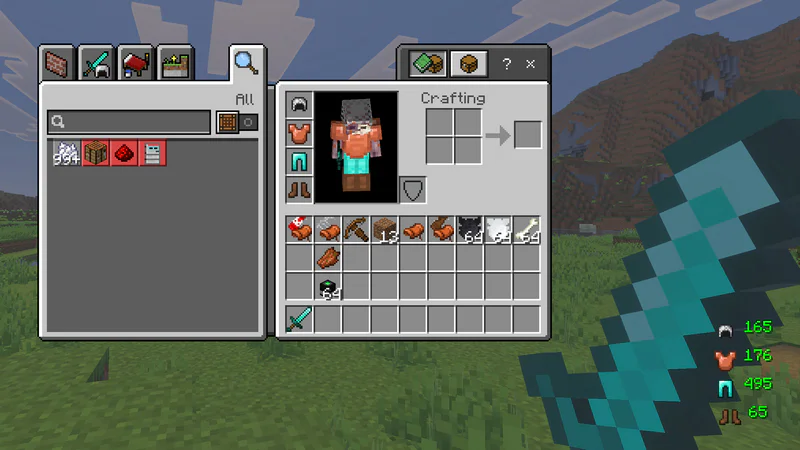Choose the redstone dust recipe
800x450 pixels.
[x=124, y=153]
